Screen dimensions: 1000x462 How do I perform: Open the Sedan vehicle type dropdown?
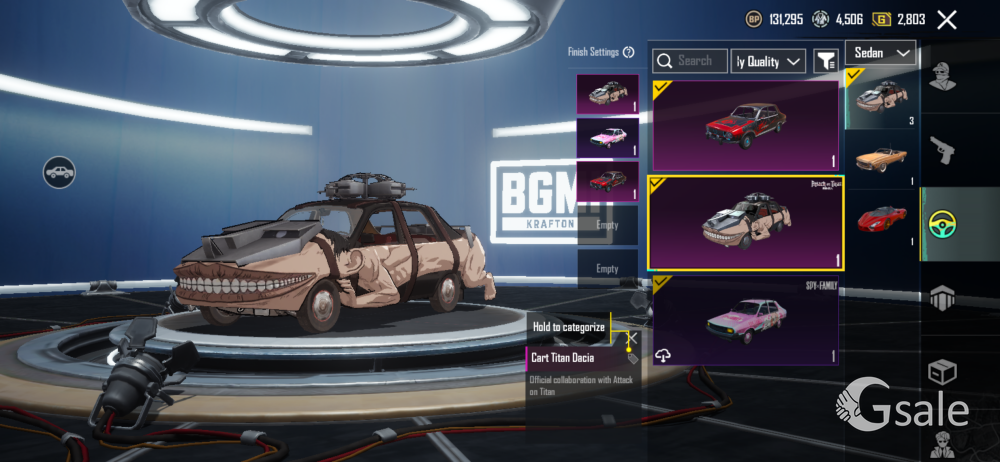[x=880, y=53]
